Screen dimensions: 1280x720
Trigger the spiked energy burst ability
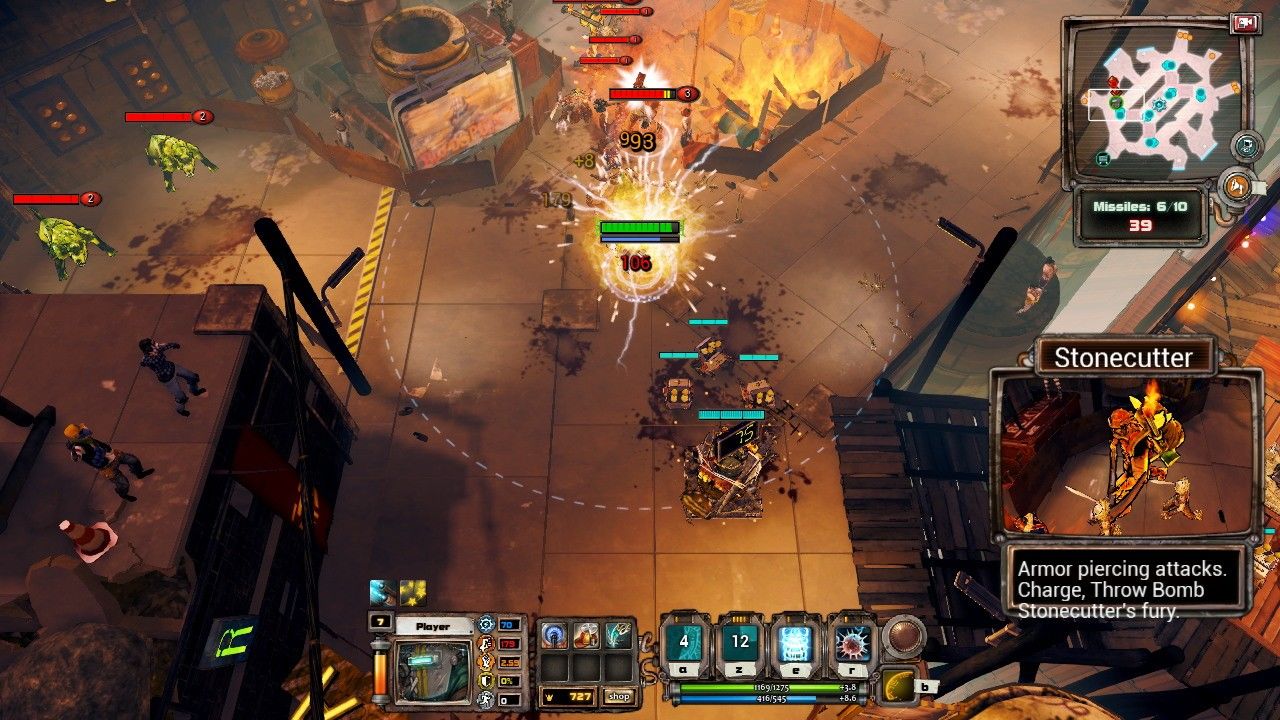(852, 642)
